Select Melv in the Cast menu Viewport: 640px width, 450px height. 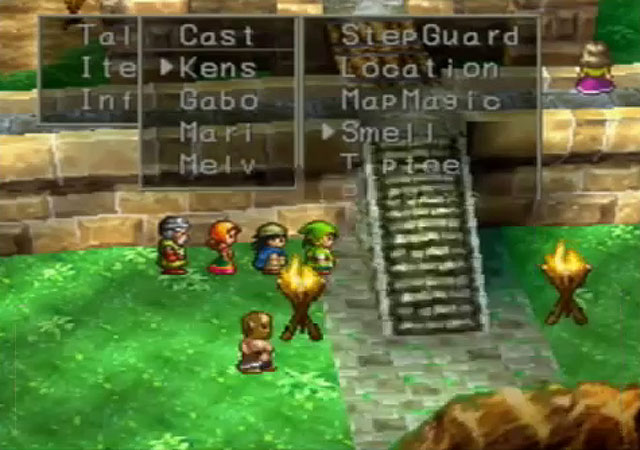click(x=217, y=163)
